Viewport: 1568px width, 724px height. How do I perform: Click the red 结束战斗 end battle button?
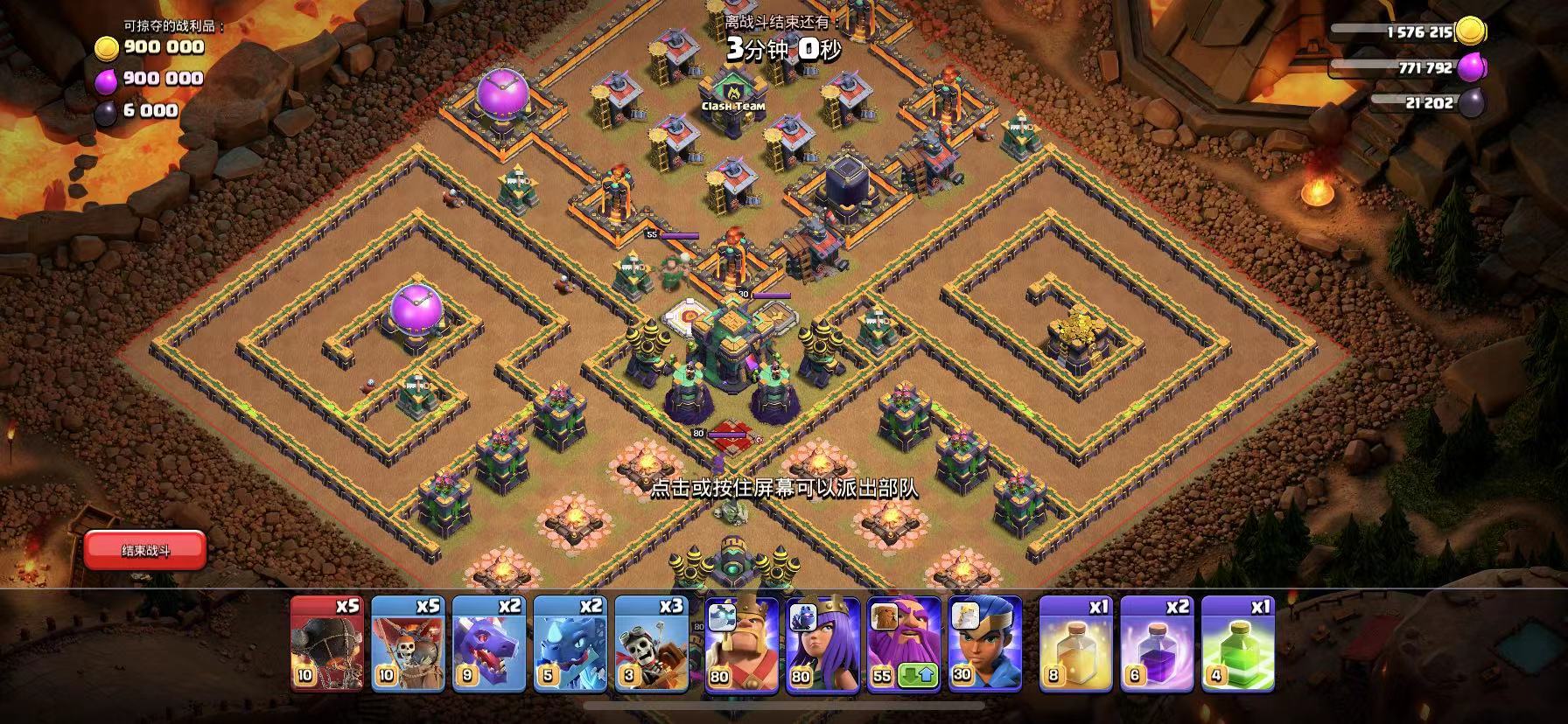[145, 551]
